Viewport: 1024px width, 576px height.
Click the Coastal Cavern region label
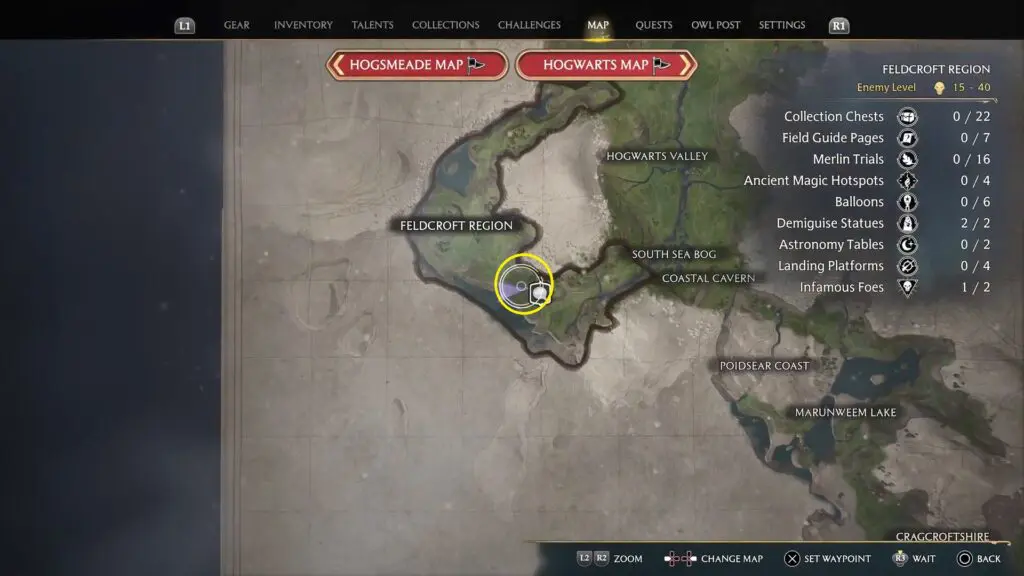click(x=708, y=278)
